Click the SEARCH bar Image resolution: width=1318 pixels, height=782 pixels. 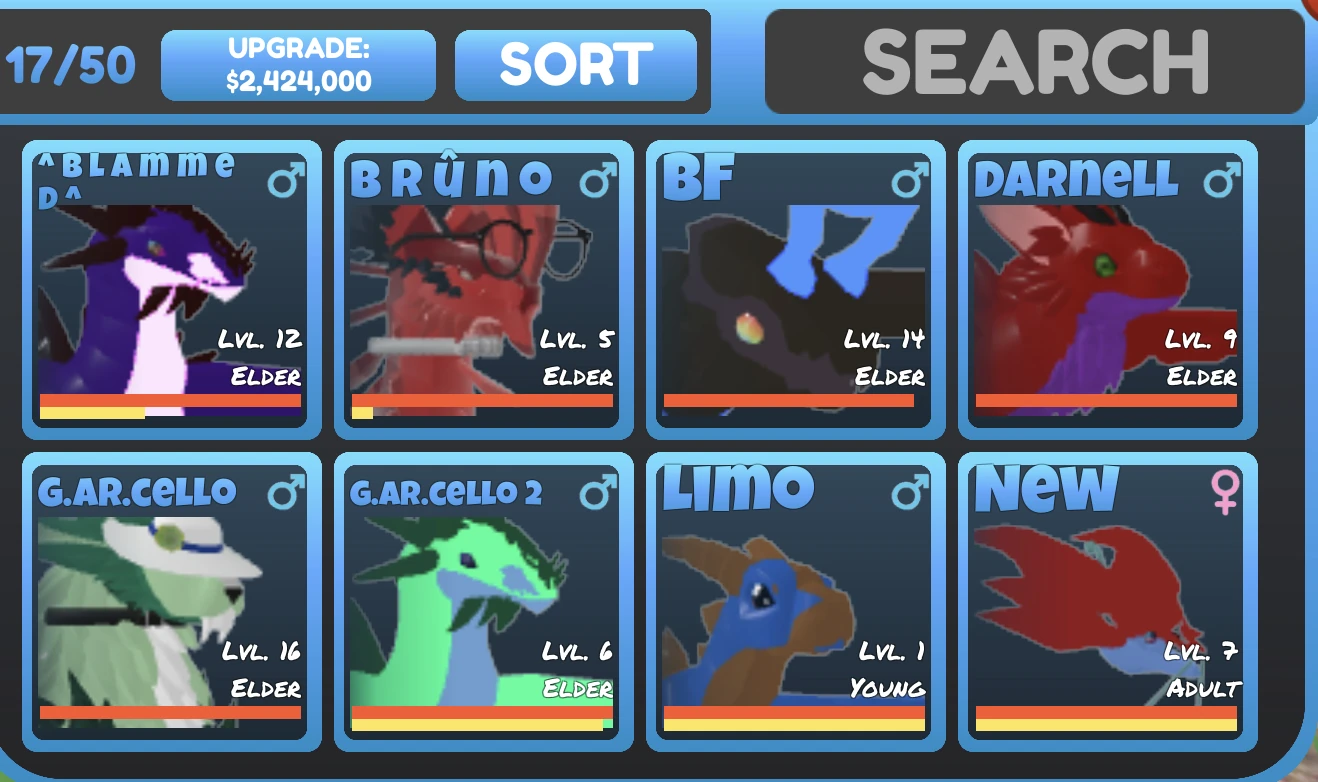[x=1034, y=62]
